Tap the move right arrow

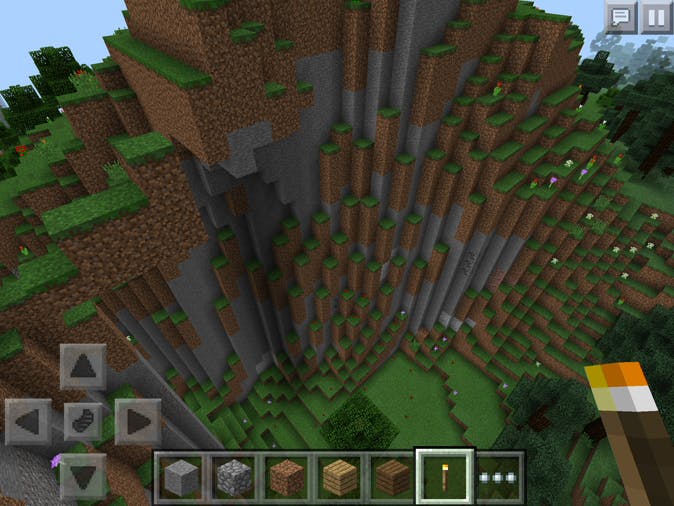pos(138,421)
